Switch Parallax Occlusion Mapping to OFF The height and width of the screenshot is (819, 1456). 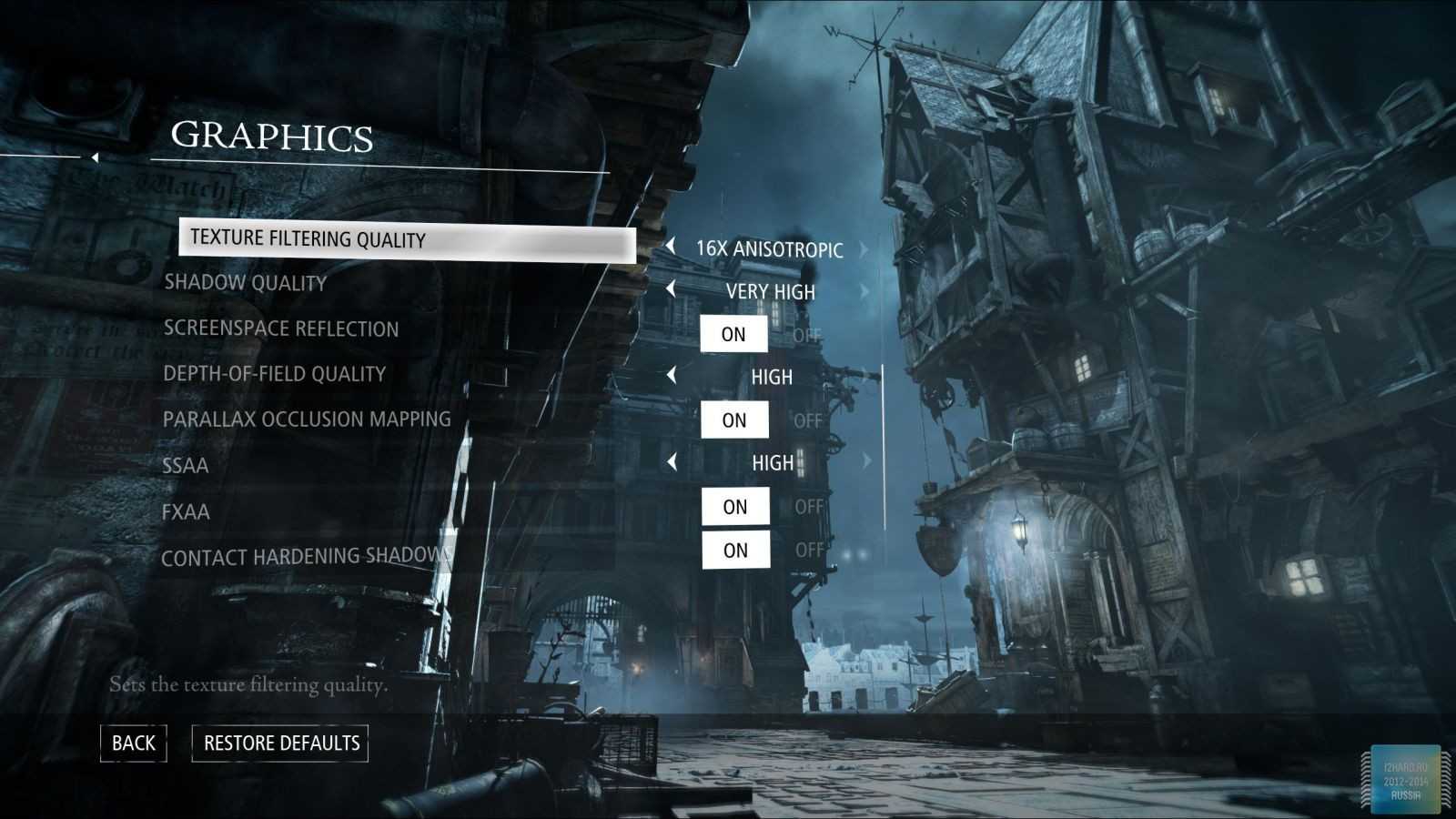807,421
